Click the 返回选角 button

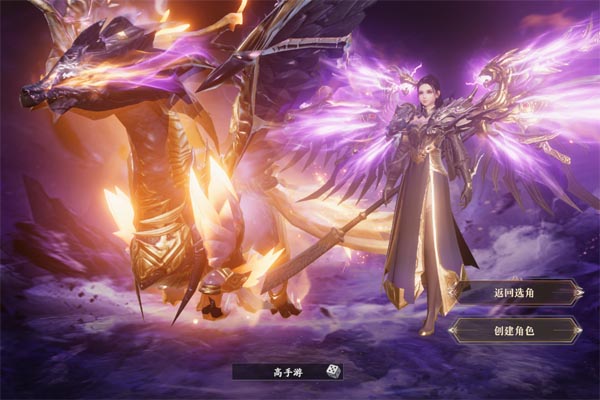coord(516,293)
